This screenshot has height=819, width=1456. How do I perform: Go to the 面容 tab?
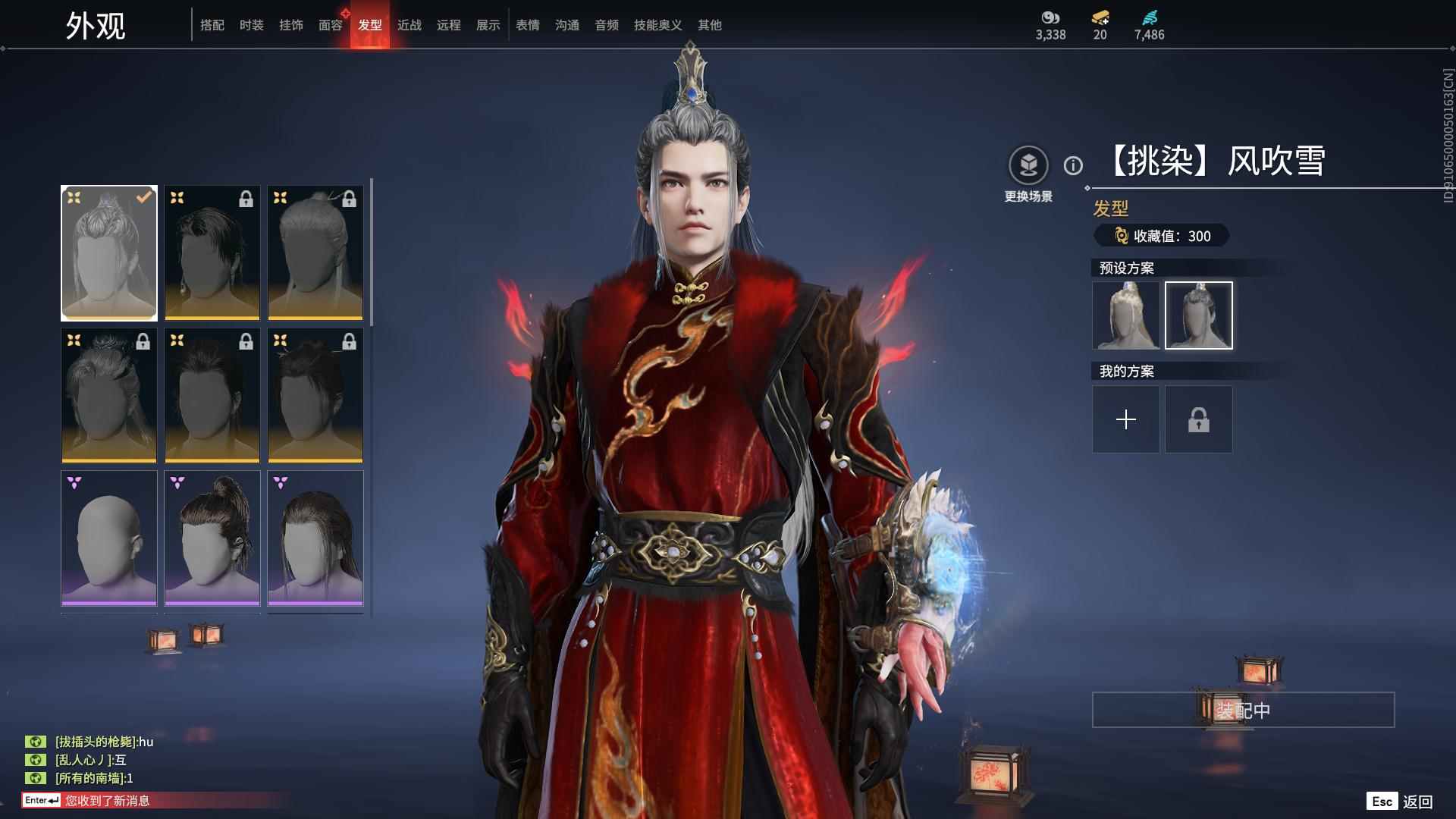(330, 25)
